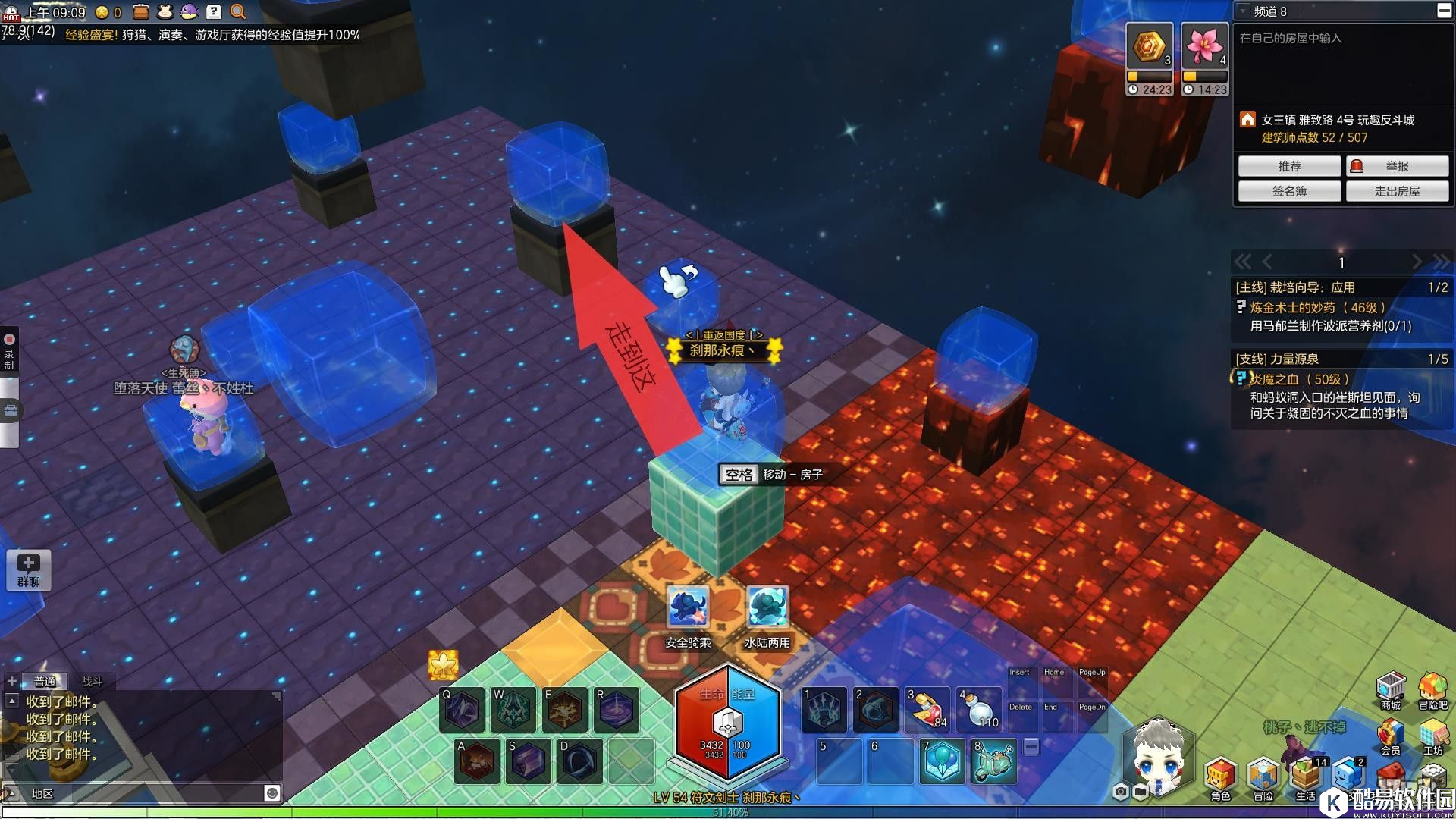Activate the green scooter mount in slot 8
Image resolution: width=1456 pixels, height=819 pixels.
pos(993,761)
